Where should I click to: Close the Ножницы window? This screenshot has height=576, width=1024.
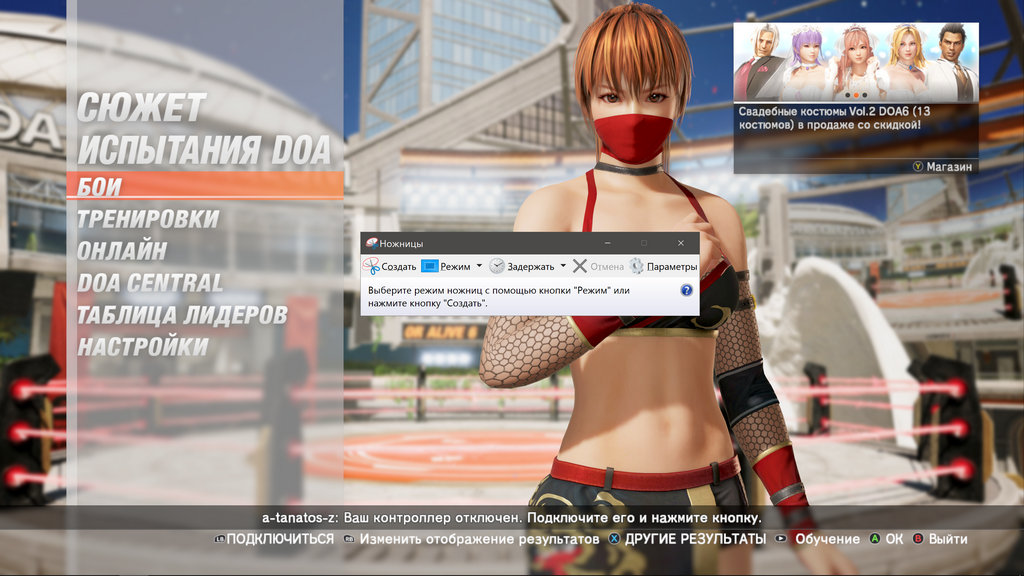(680, 243)
